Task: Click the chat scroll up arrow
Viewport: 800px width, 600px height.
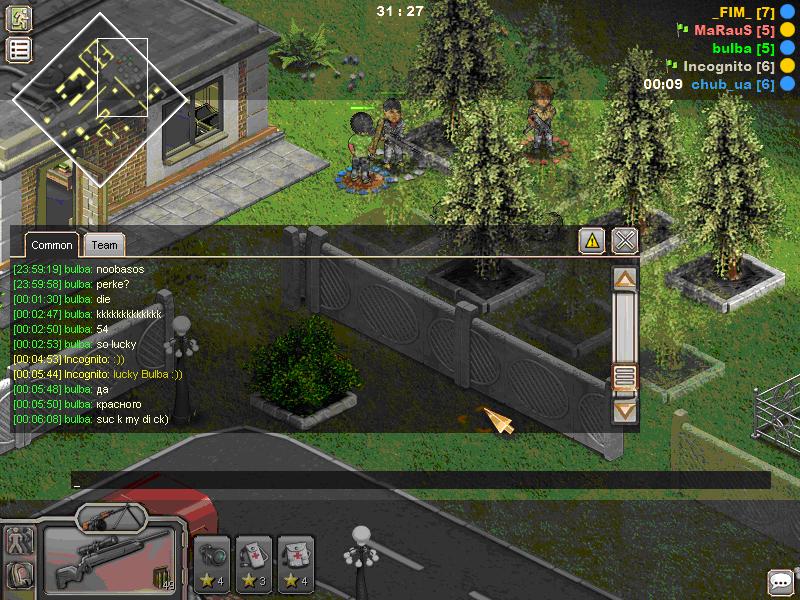Action: (x=625, y=279)
